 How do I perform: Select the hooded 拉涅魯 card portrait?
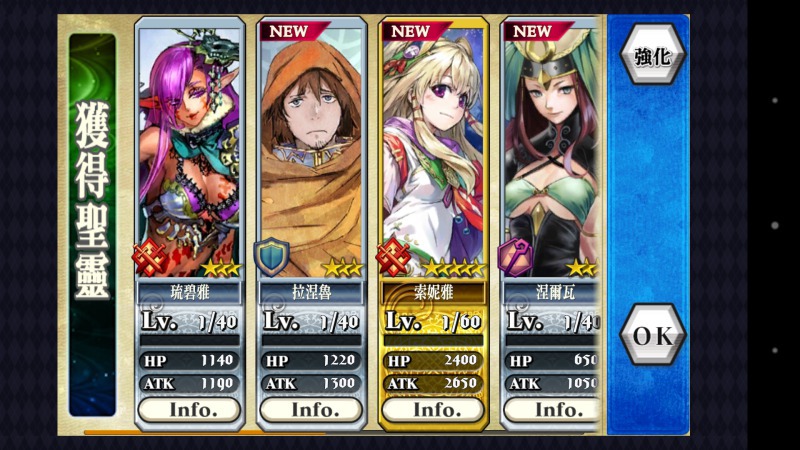[311, 150]
